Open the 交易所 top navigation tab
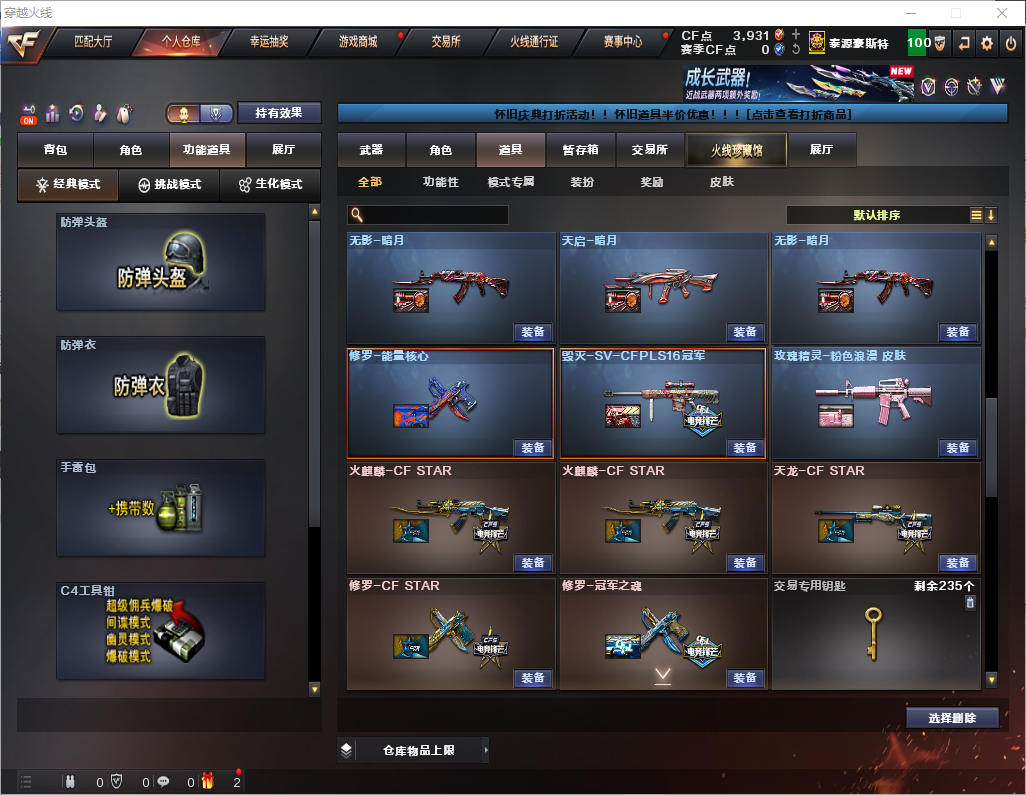This screenshot has height=795, width=1026. pyautogui.click(x=446, y=42)
